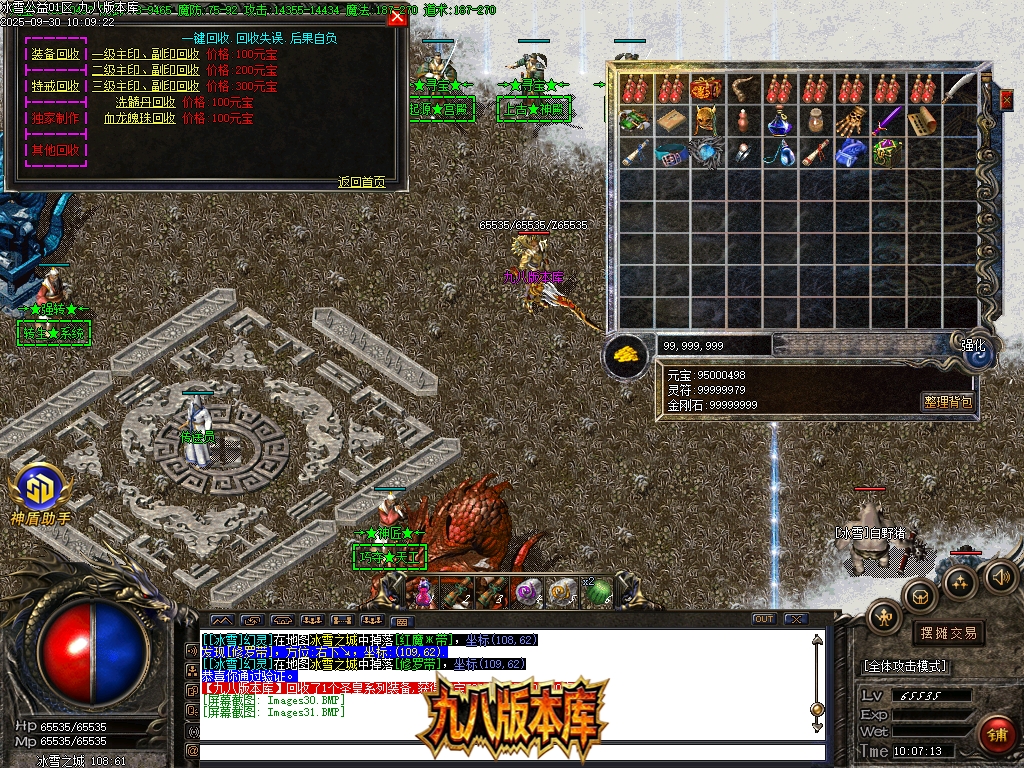
Task: Switch to the 独家制作 exclusive crafting category
Action: pyautogui.click(x=55, y=118)
